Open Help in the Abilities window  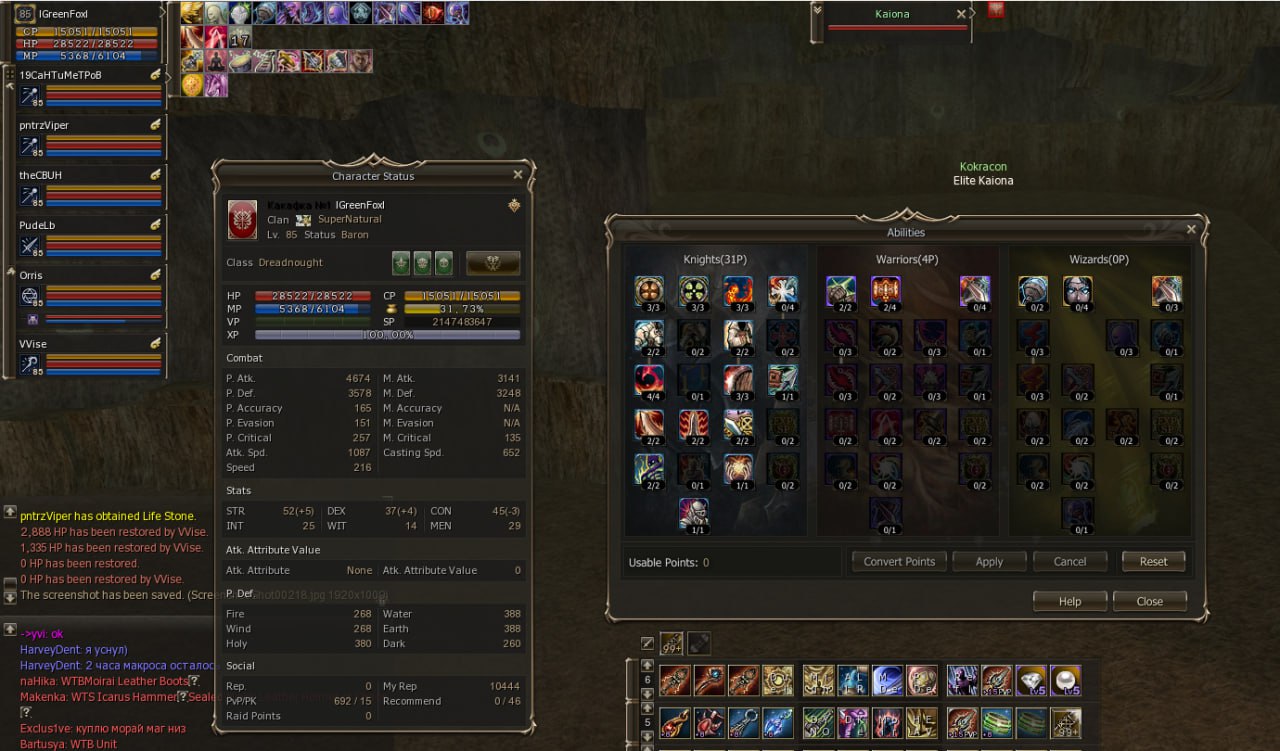point(1069,601)
